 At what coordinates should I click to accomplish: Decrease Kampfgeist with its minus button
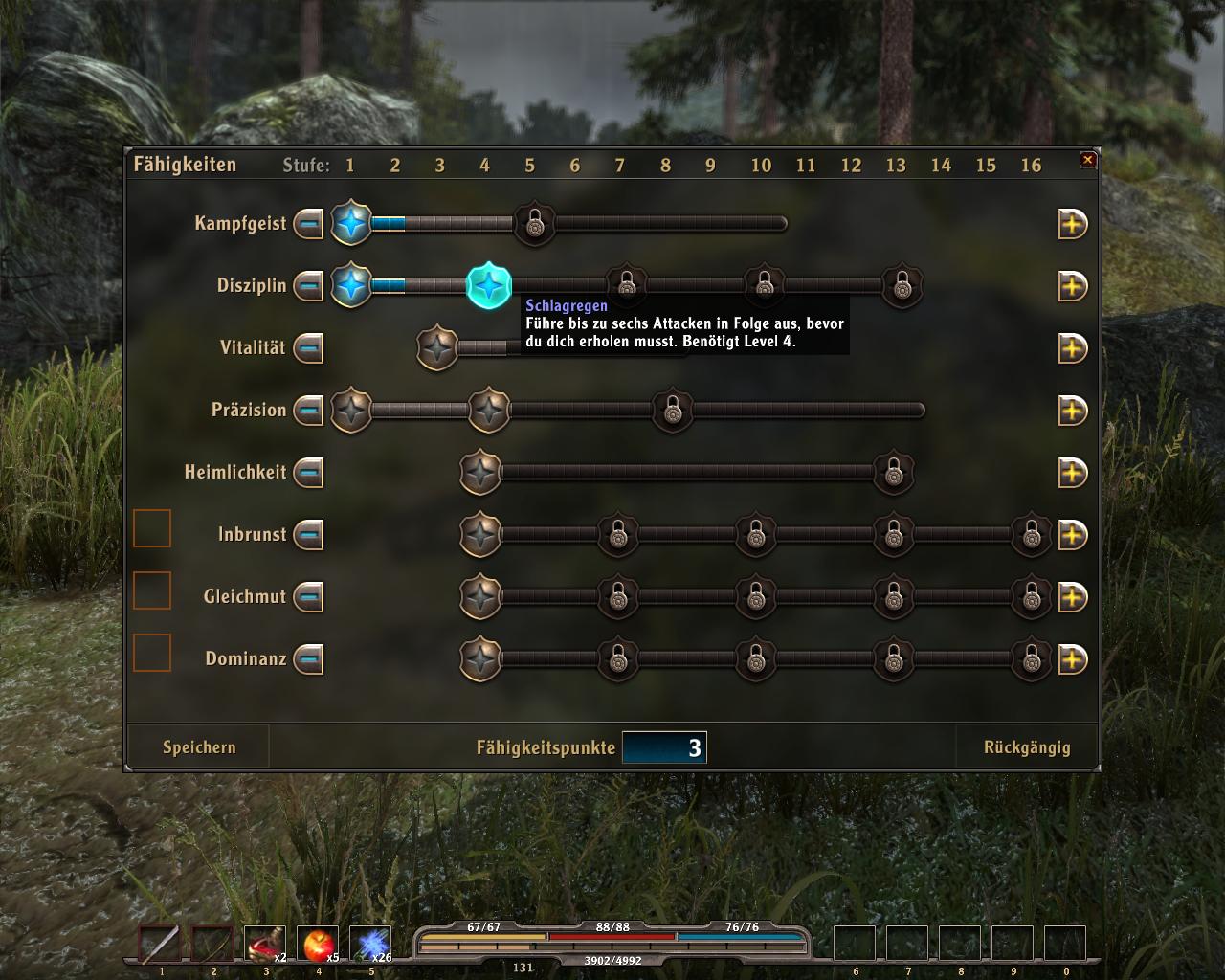click(x=308, y=224)
